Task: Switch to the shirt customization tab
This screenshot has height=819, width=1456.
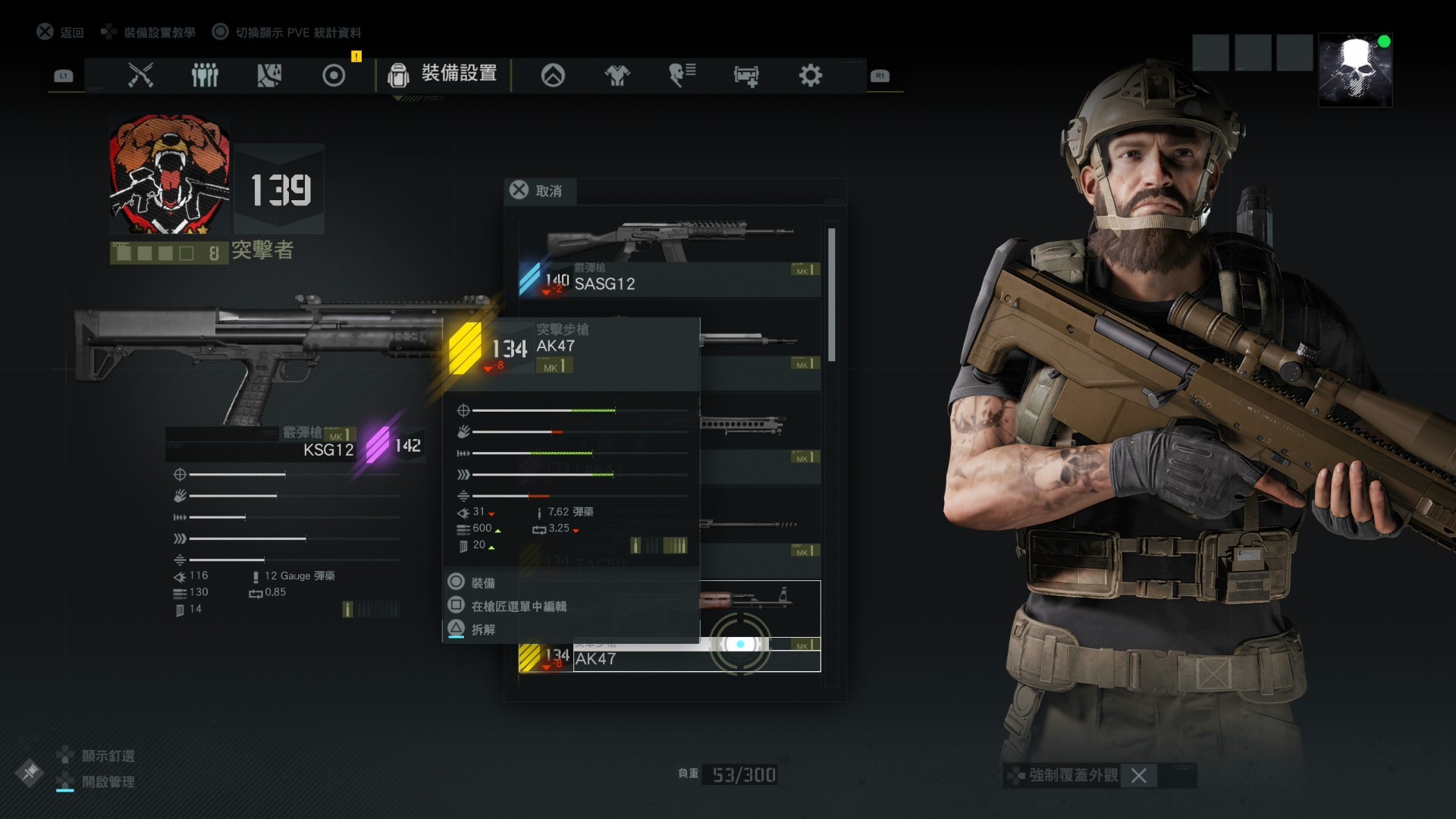Action: (x=617, y=75)
